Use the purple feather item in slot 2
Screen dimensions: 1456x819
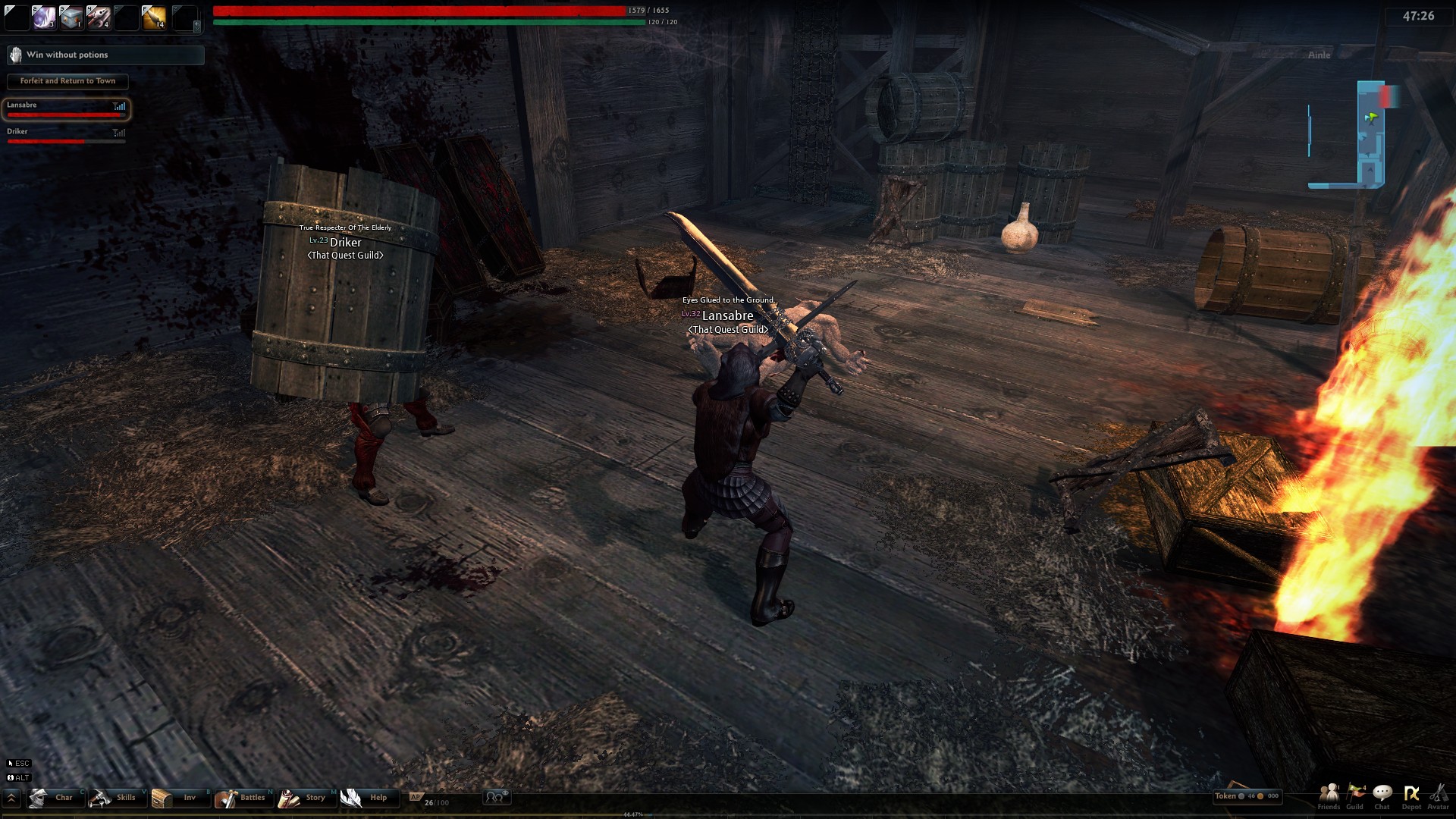coord(43,17)
